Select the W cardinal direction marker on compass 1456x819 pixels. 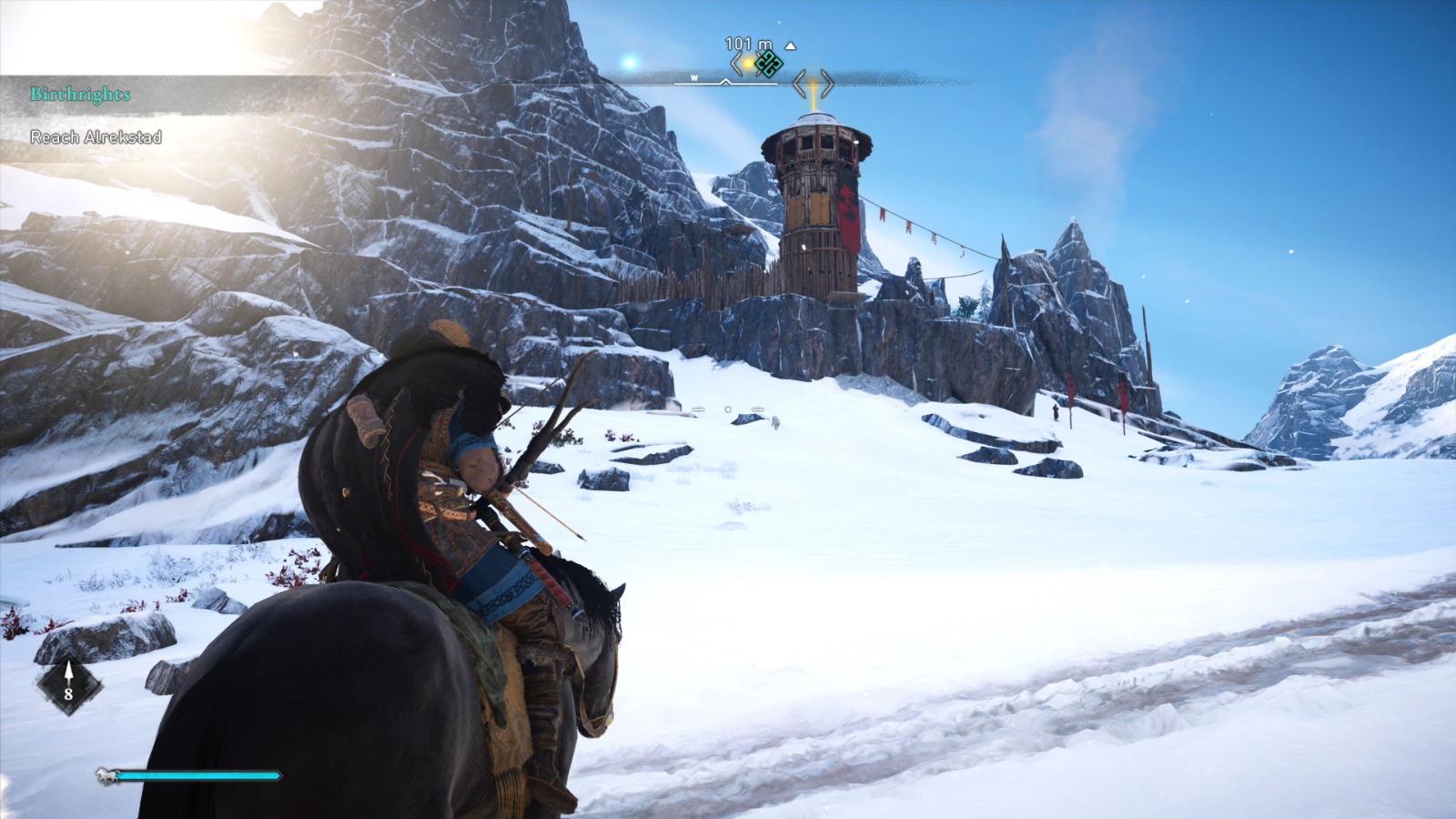[694, 78]
